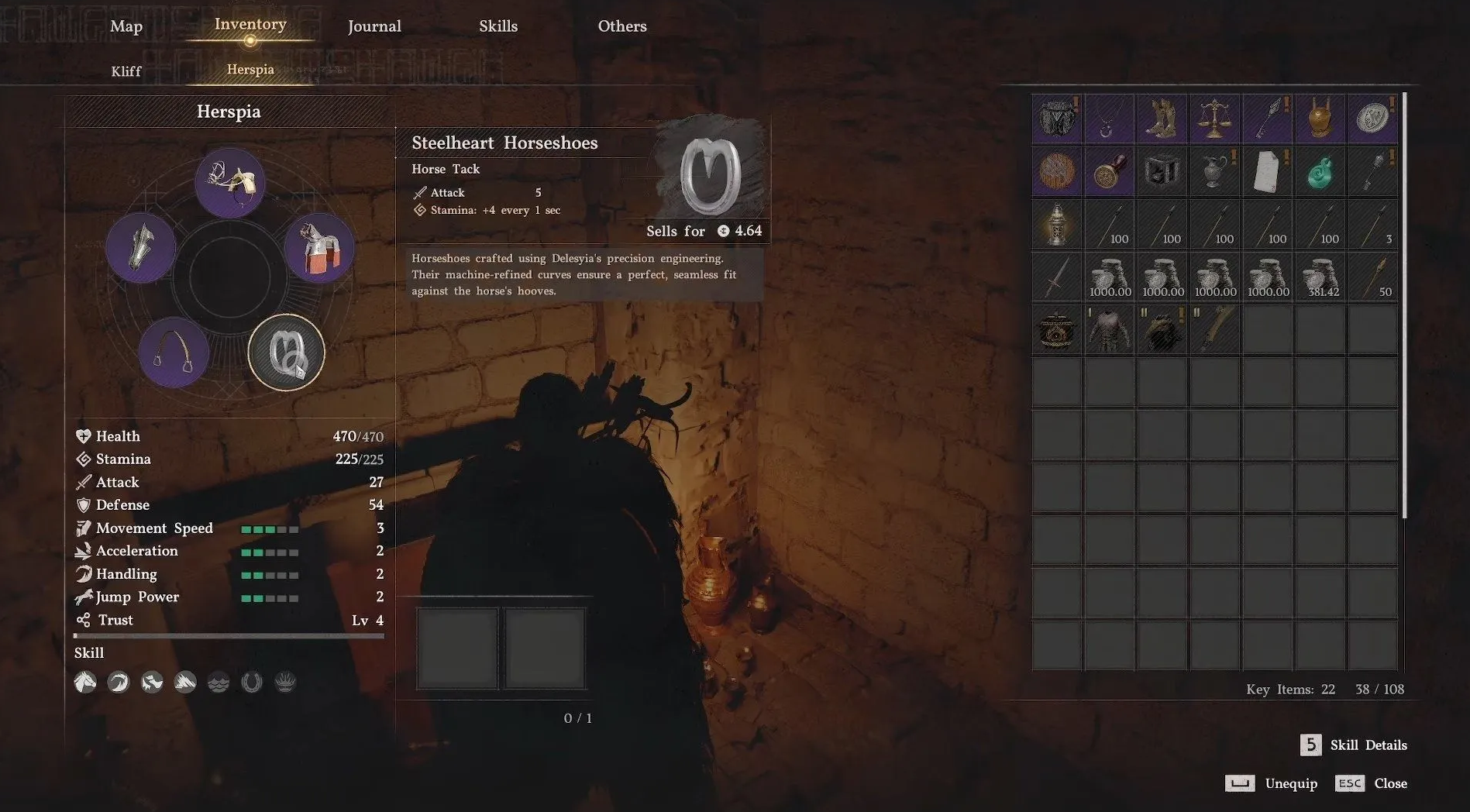Viewport: 1470px width, 812px height.
Task: Select the armored boots item
Action: (x=1162, y=119)
